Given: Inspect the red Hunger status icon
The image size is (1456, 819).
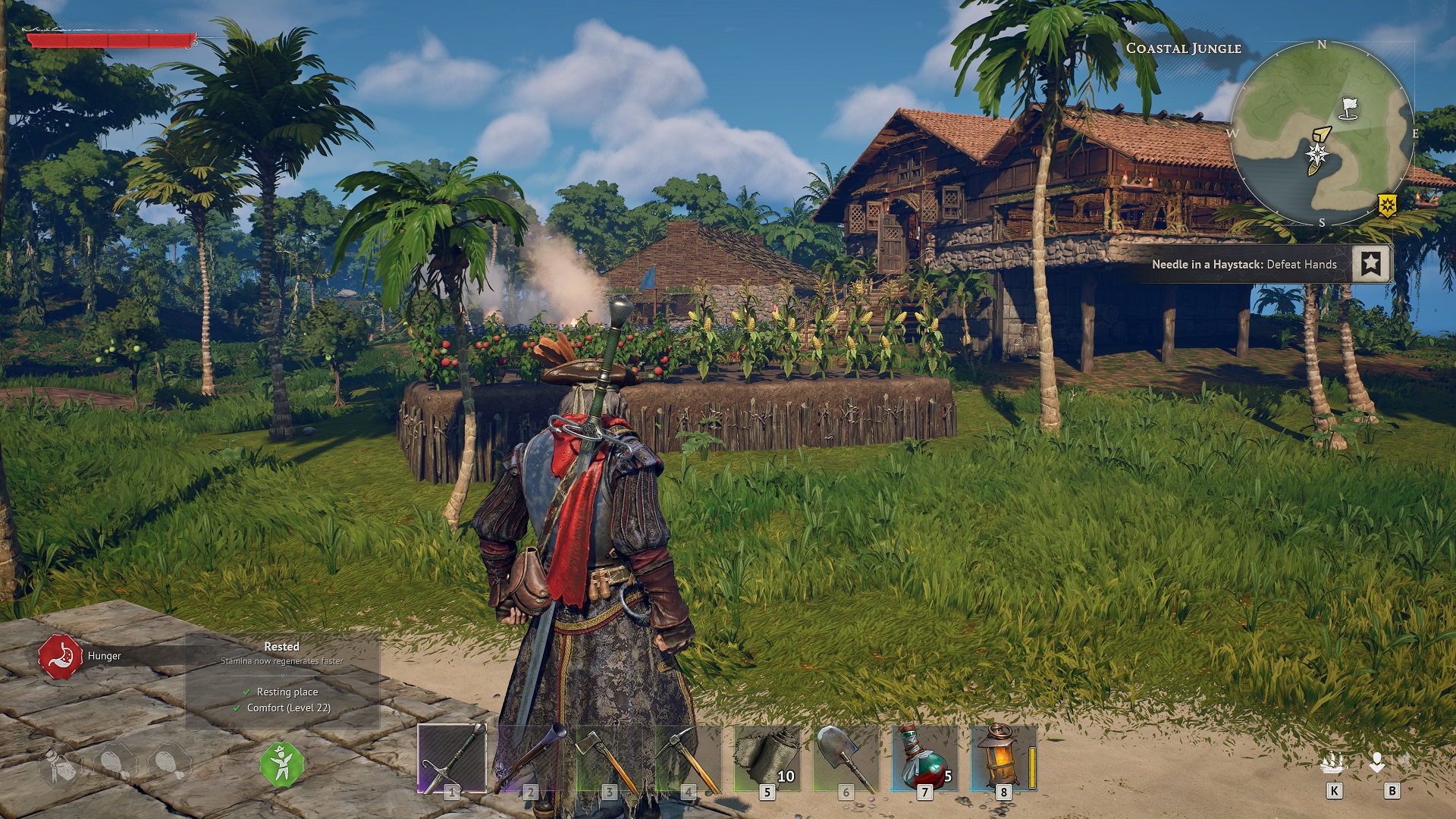Looking at the screenshot, I should (60, 657).
